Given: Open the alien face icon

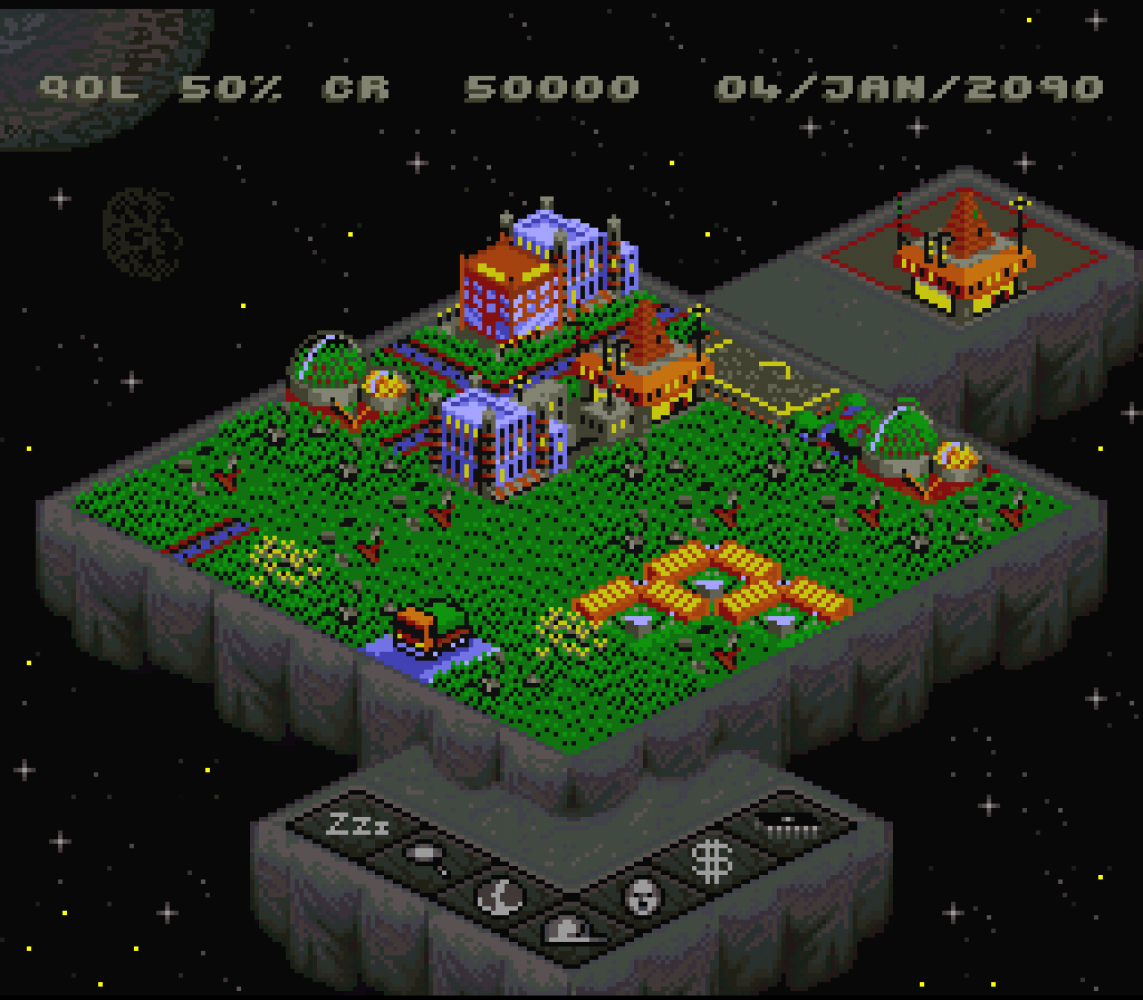Looking at the screenshot, I should (643, 896).
